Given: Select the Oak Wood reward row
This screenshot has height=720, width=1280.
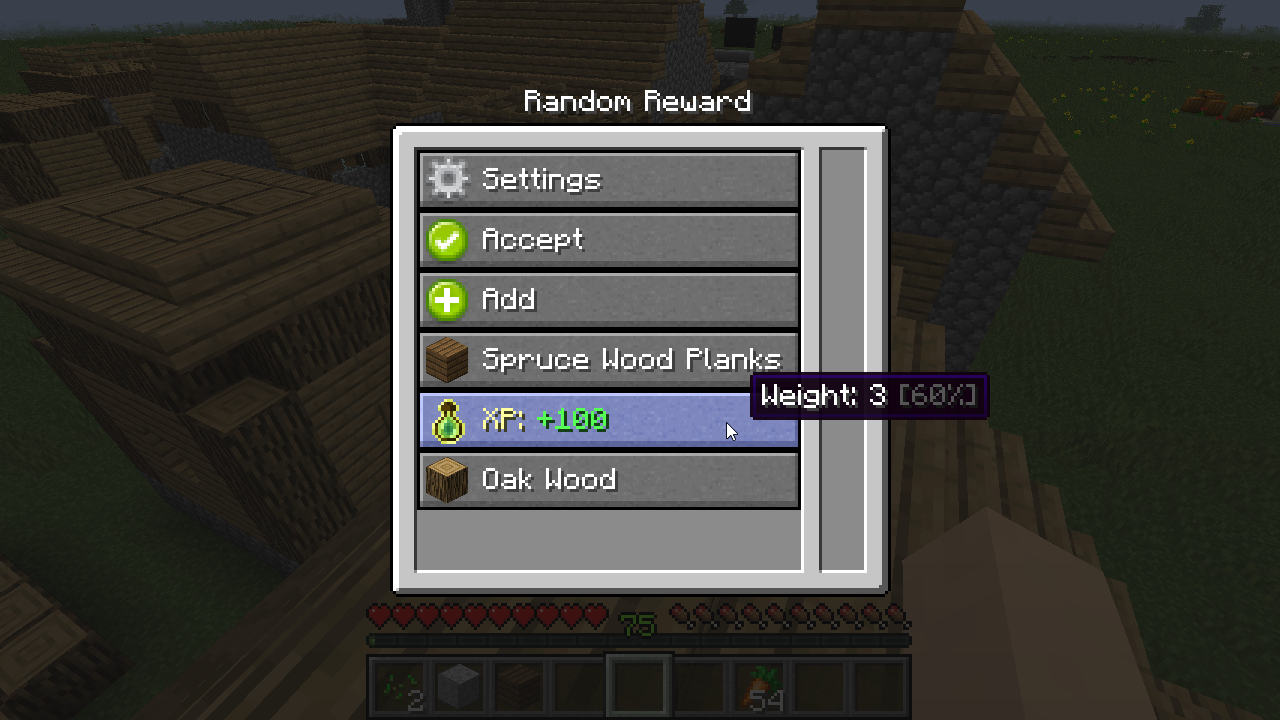Looking at the screenshot, I should pos(608,480).
